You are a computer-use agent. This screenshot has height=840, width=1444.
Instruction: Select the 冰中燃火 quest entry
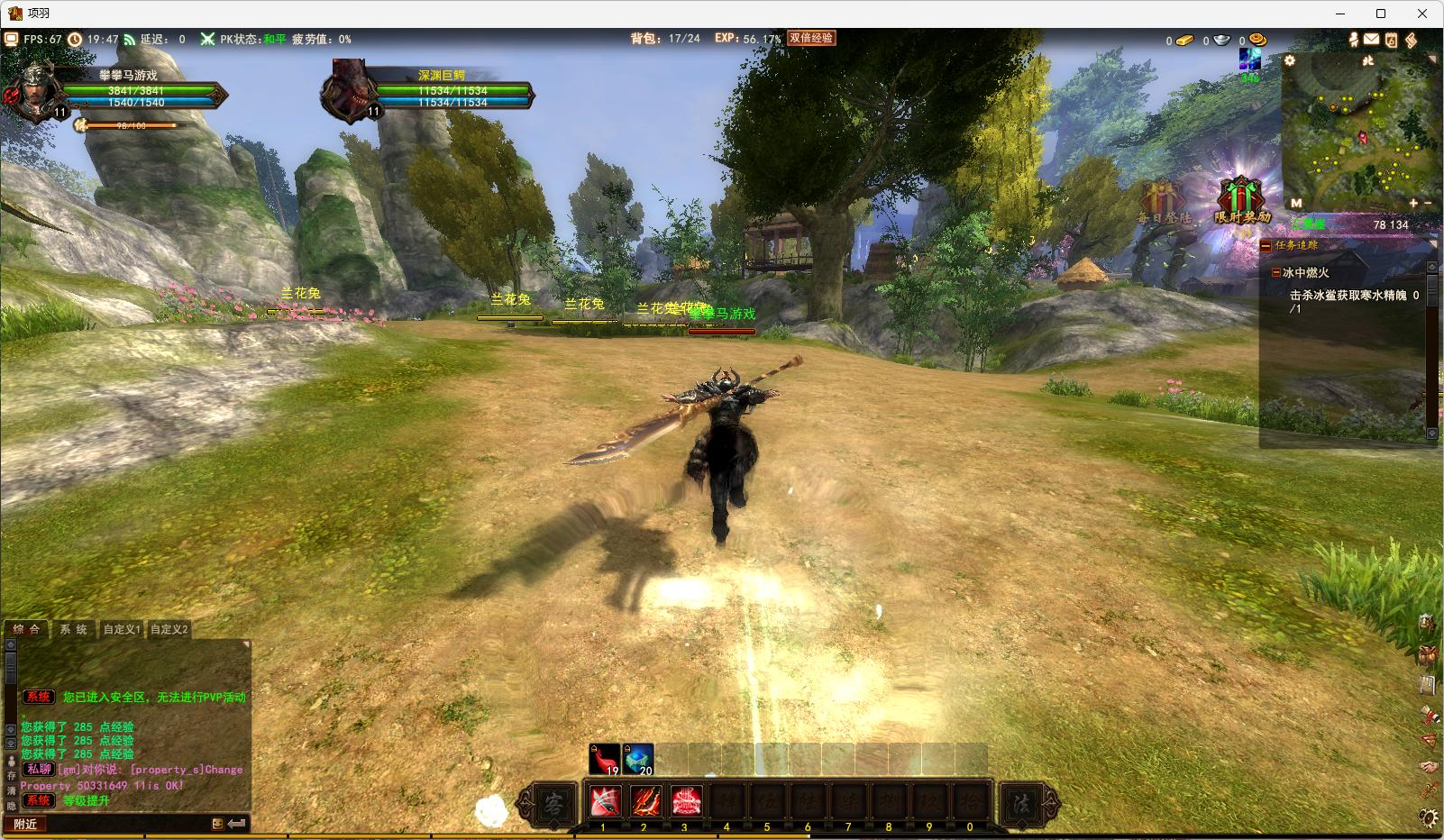1306,272
